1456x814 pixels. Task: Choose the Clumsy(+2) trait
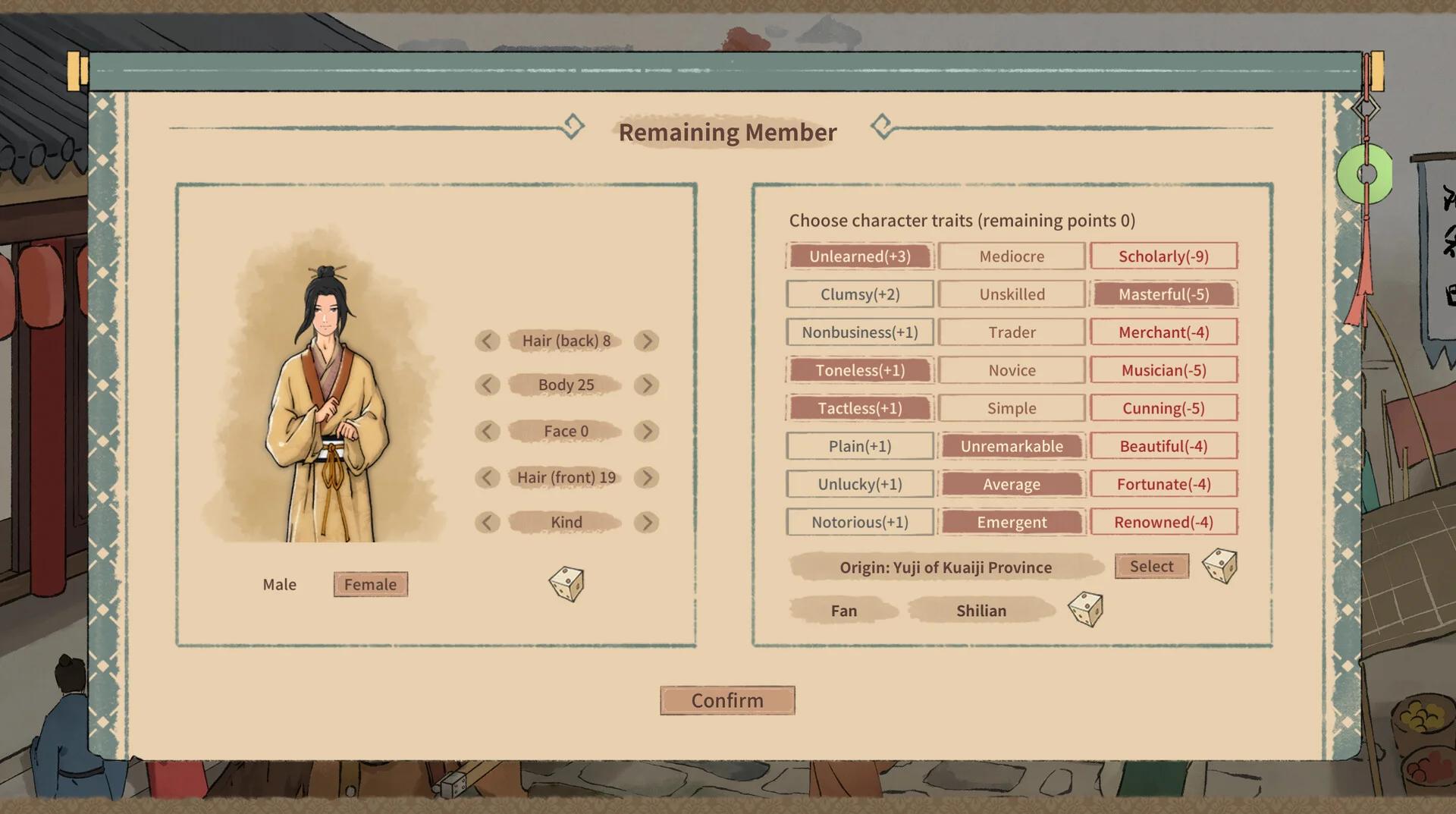[859, 294]
